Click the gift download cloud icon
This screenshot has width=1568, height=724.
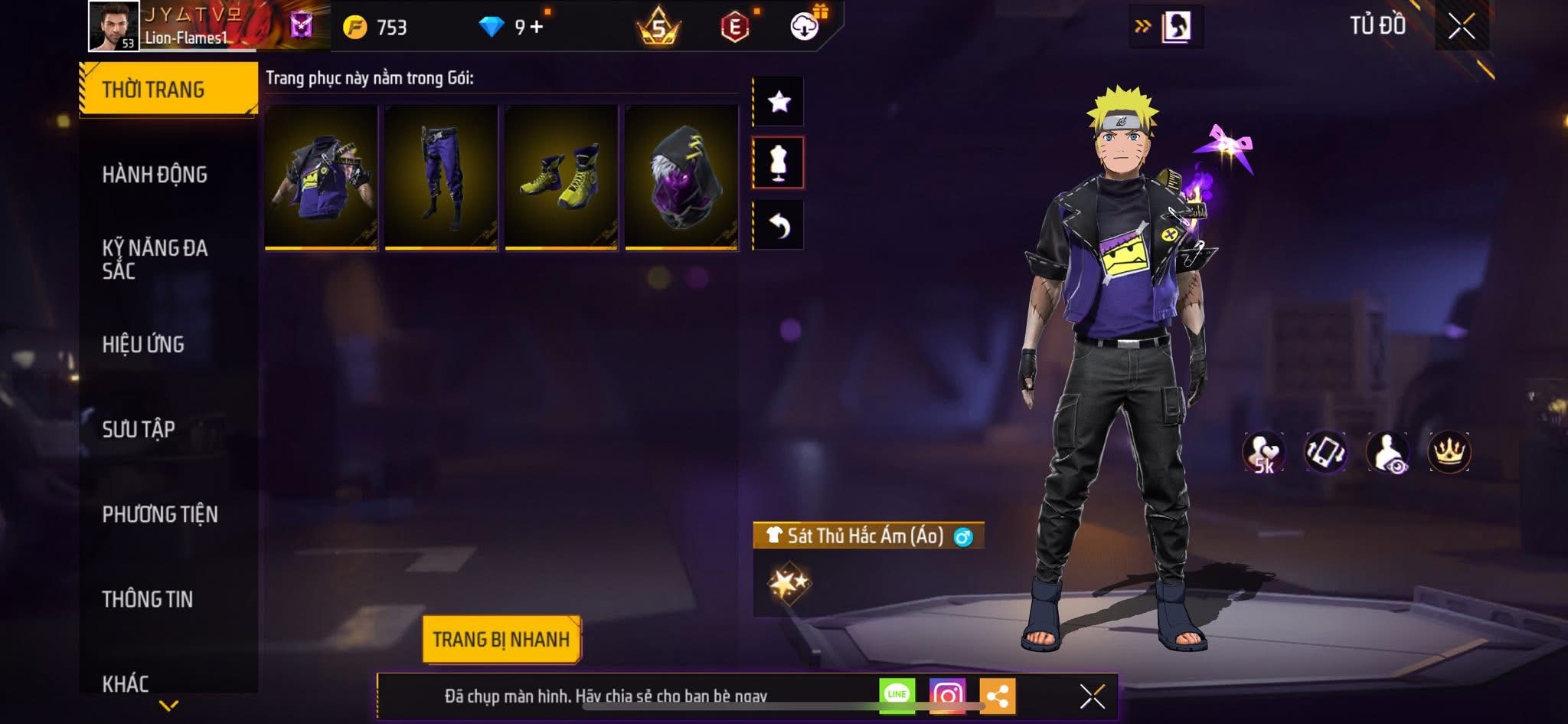tap(803, 26)
